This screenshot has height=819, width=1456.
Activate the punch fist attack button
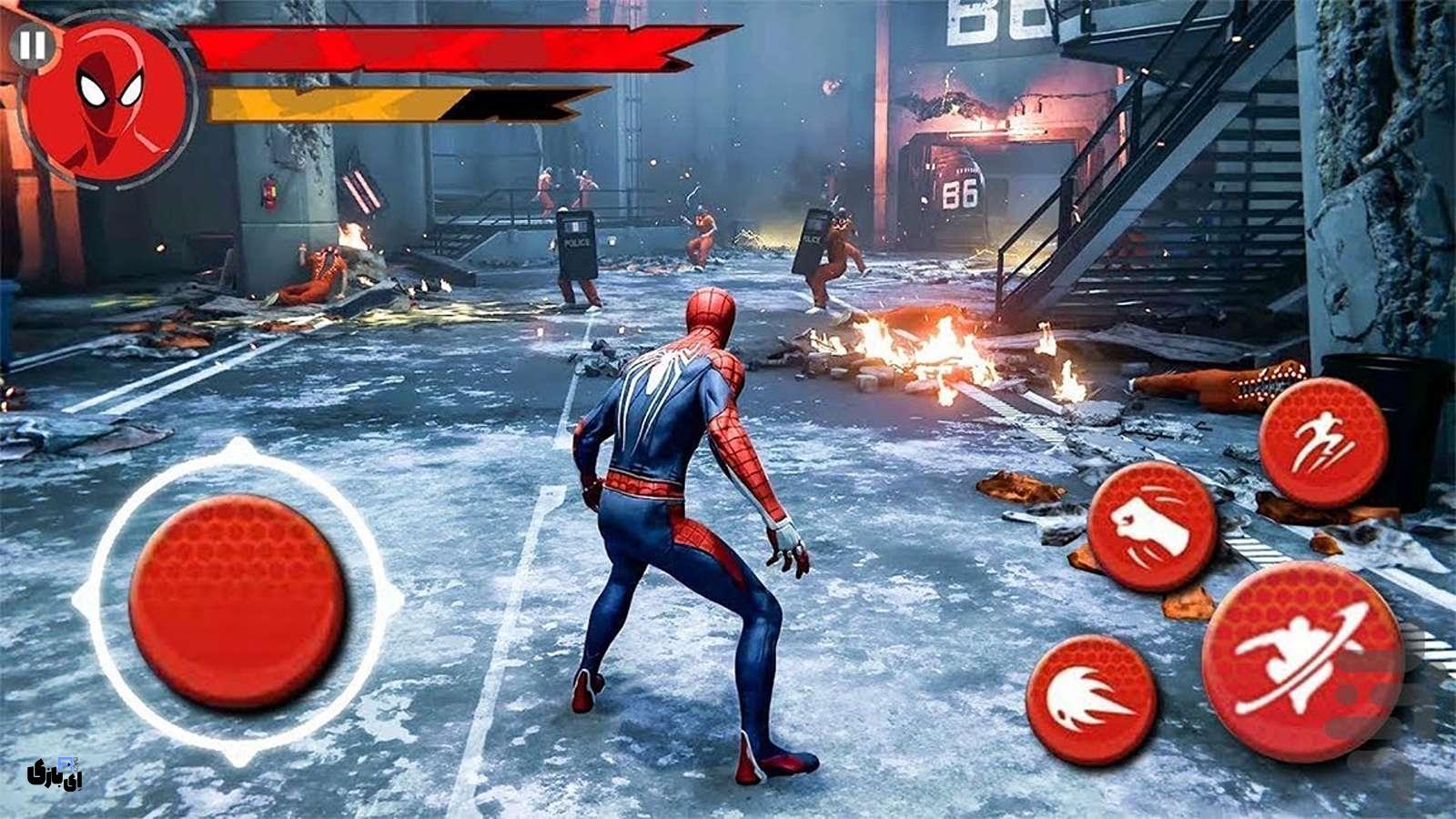[x=1153, y=527]
